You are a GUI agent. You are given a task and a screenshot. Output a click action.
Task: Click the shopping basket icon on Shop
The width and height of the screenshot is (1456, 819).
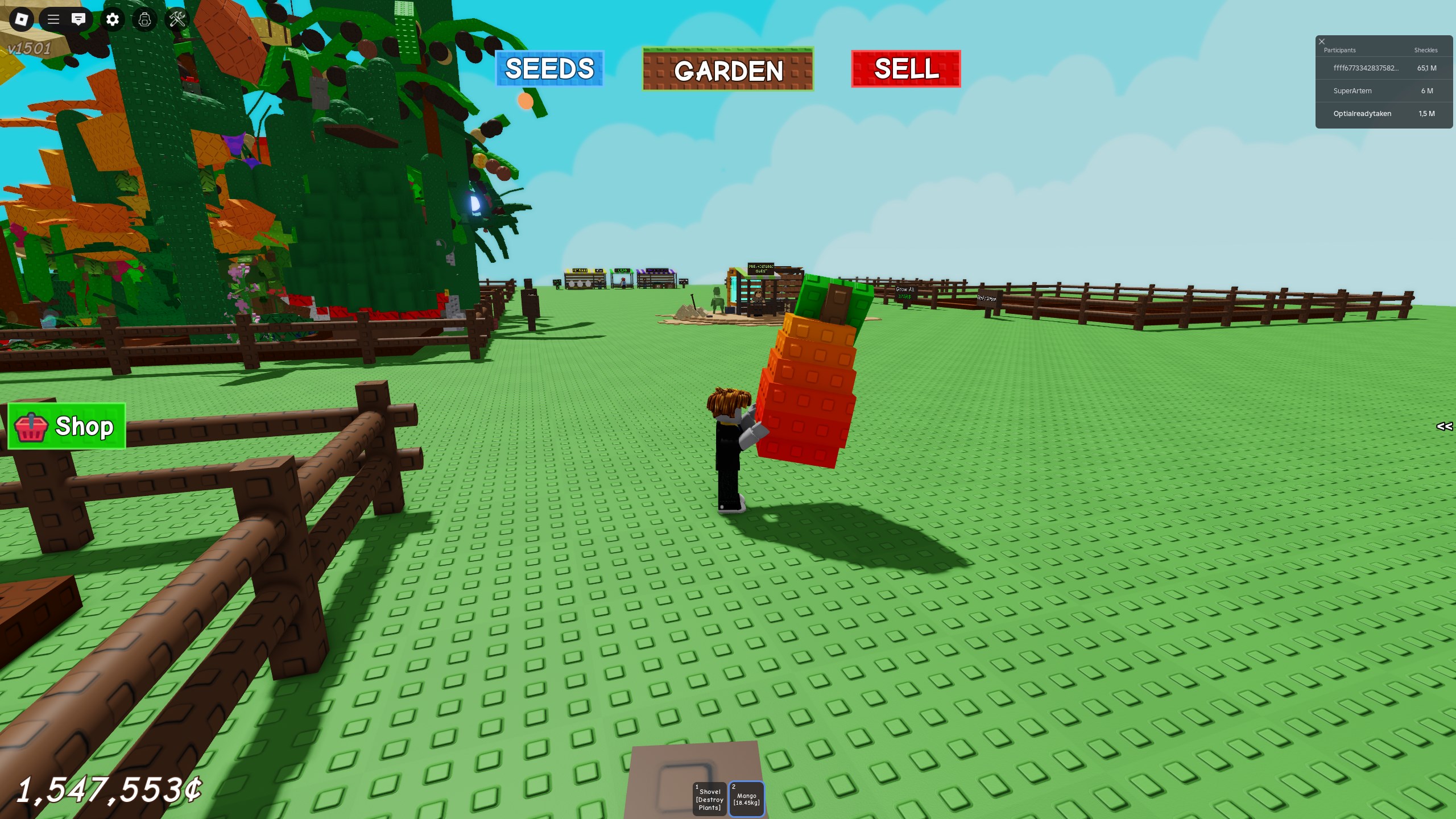click(x=31, y=428)
